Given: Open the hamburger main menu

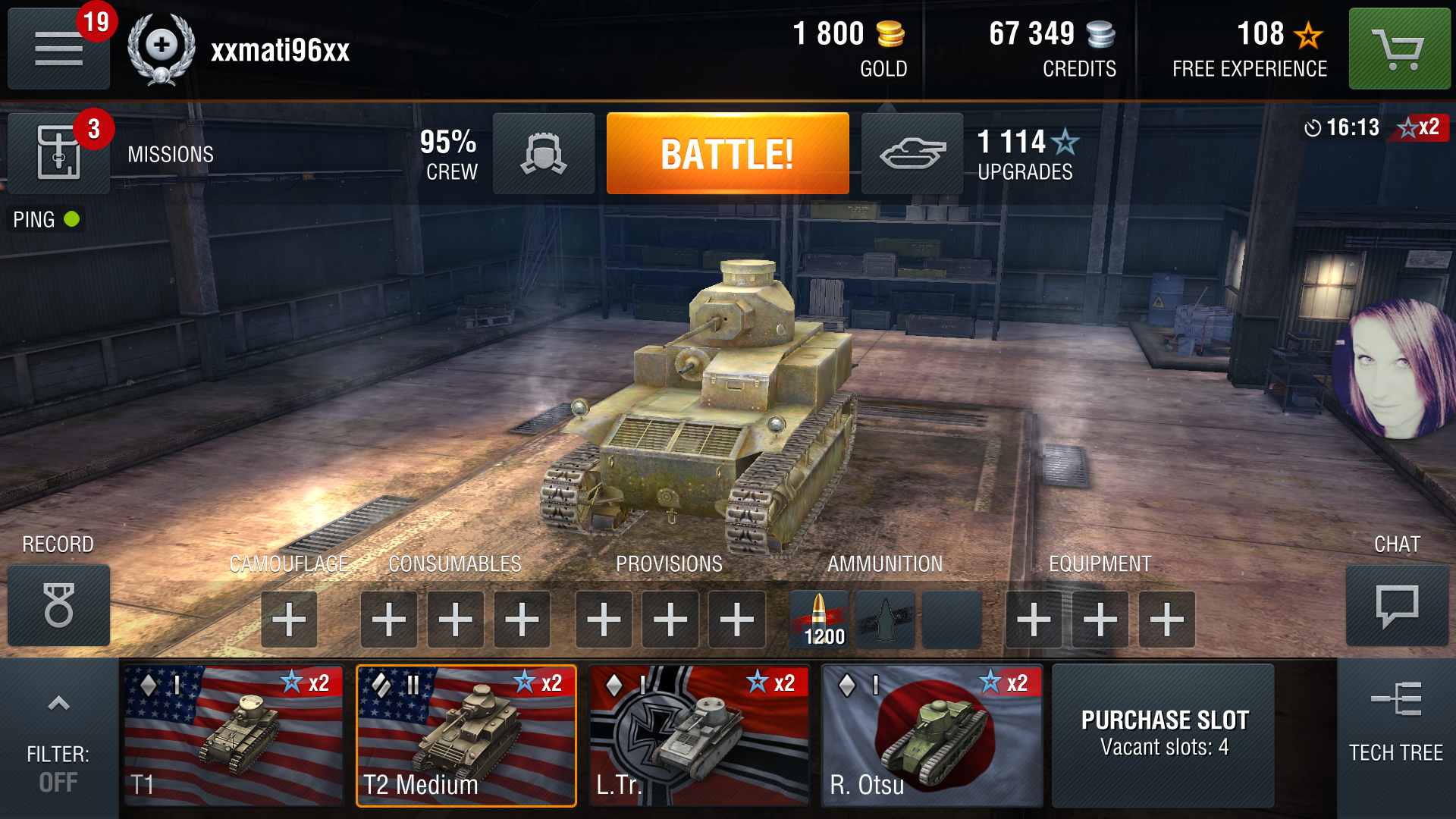Looking at the screenshot, I should 58,49.
